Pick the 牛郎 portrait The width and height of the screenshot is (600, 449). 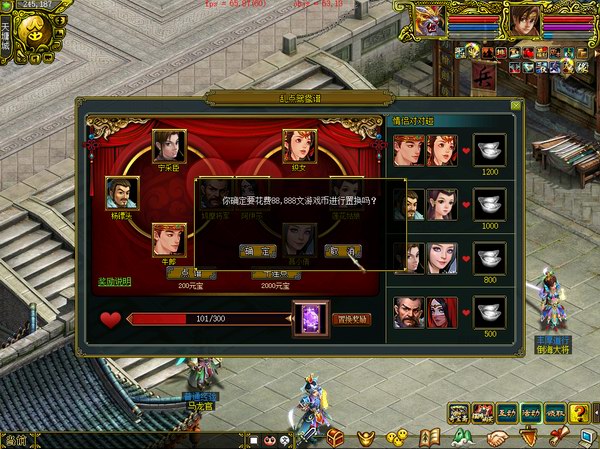(168, 239)
